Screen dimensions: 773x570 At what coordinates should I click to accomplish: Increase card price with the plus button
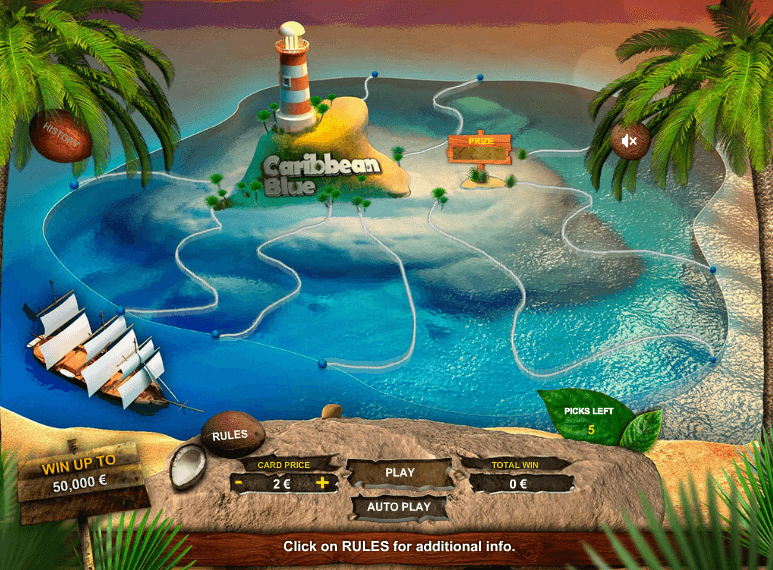pos(322,483)
